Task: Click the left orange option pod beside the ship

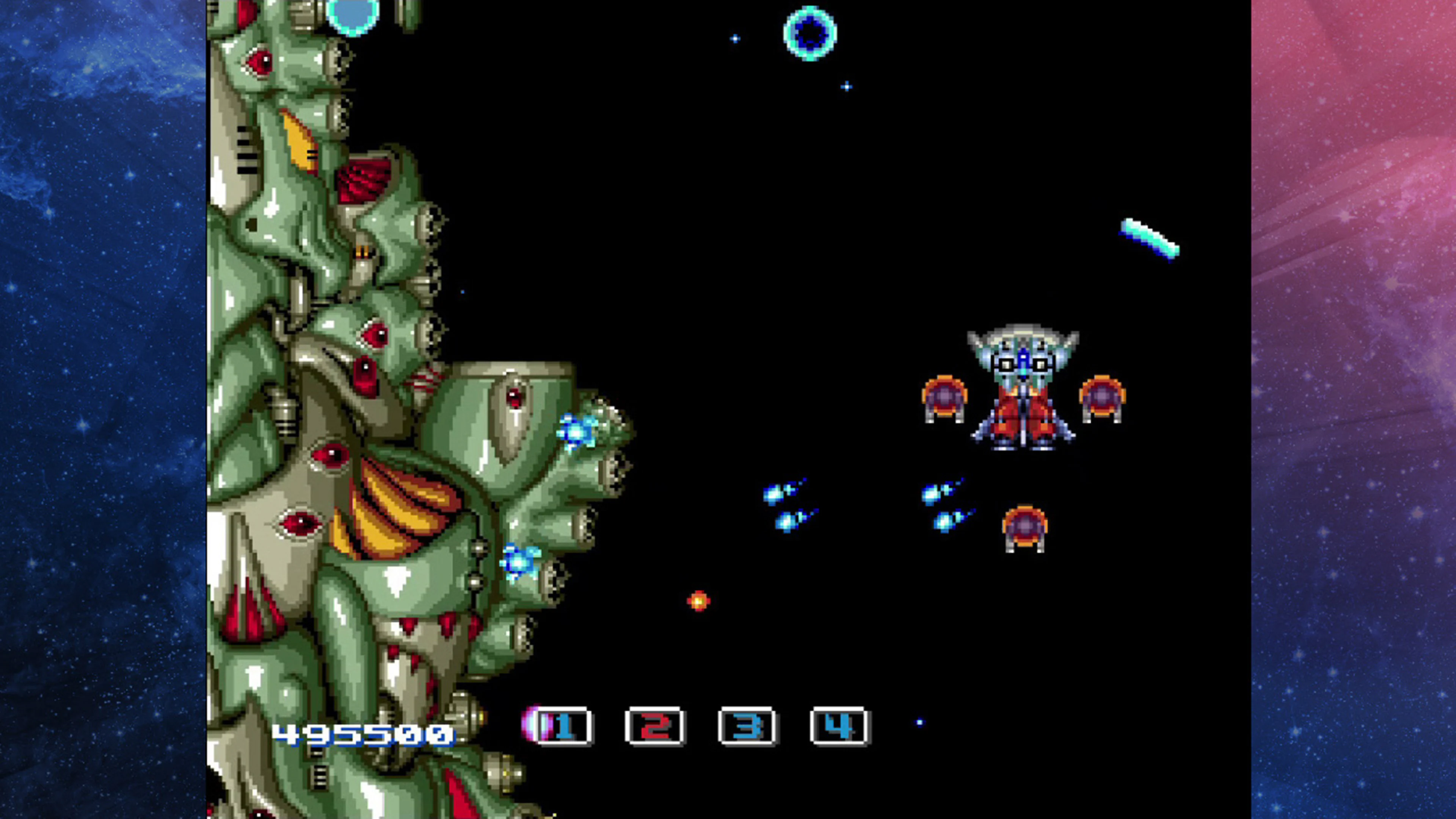Action: tap(945, 398)
